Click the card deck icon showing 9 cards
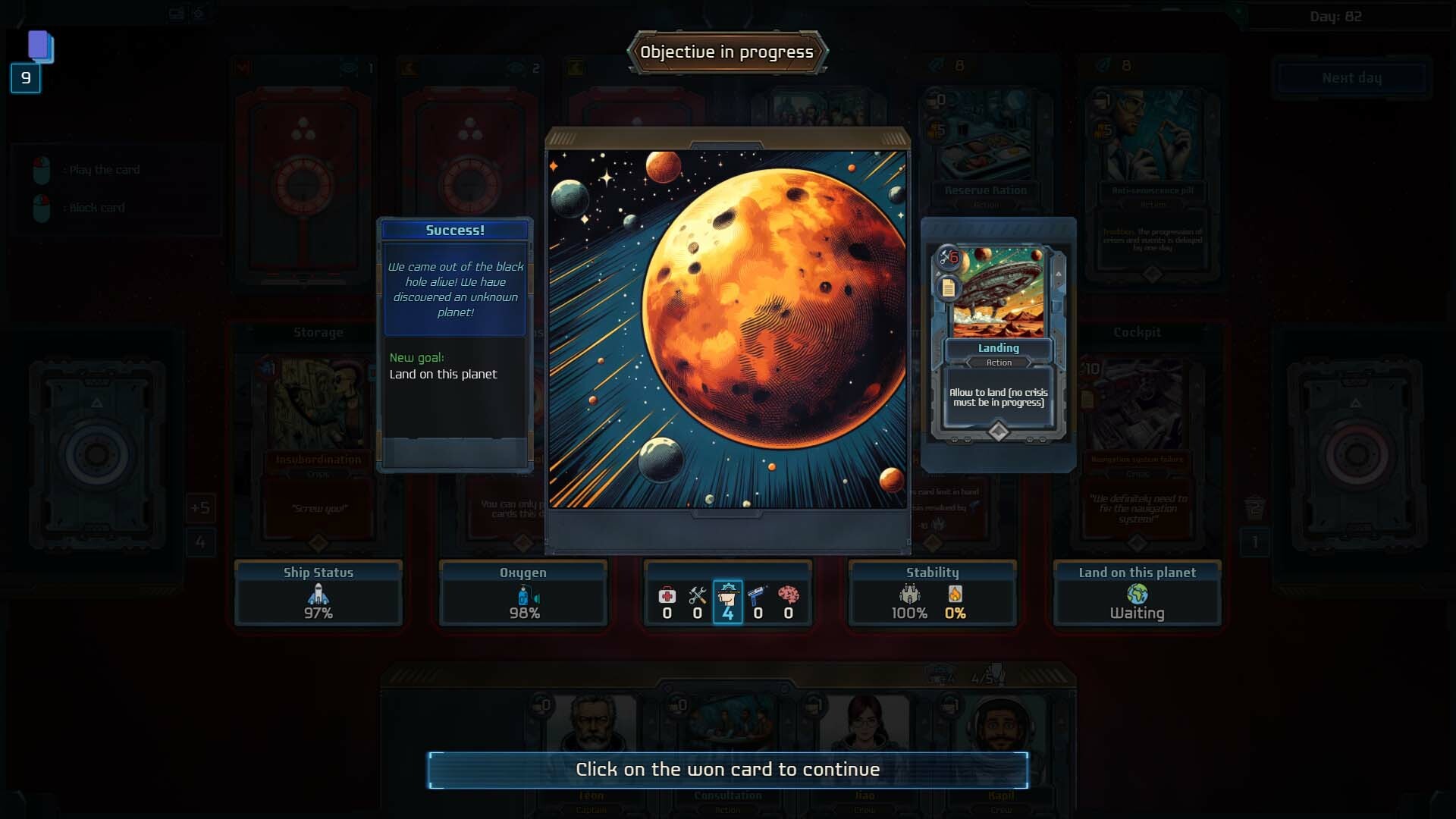 pos(39,47)
